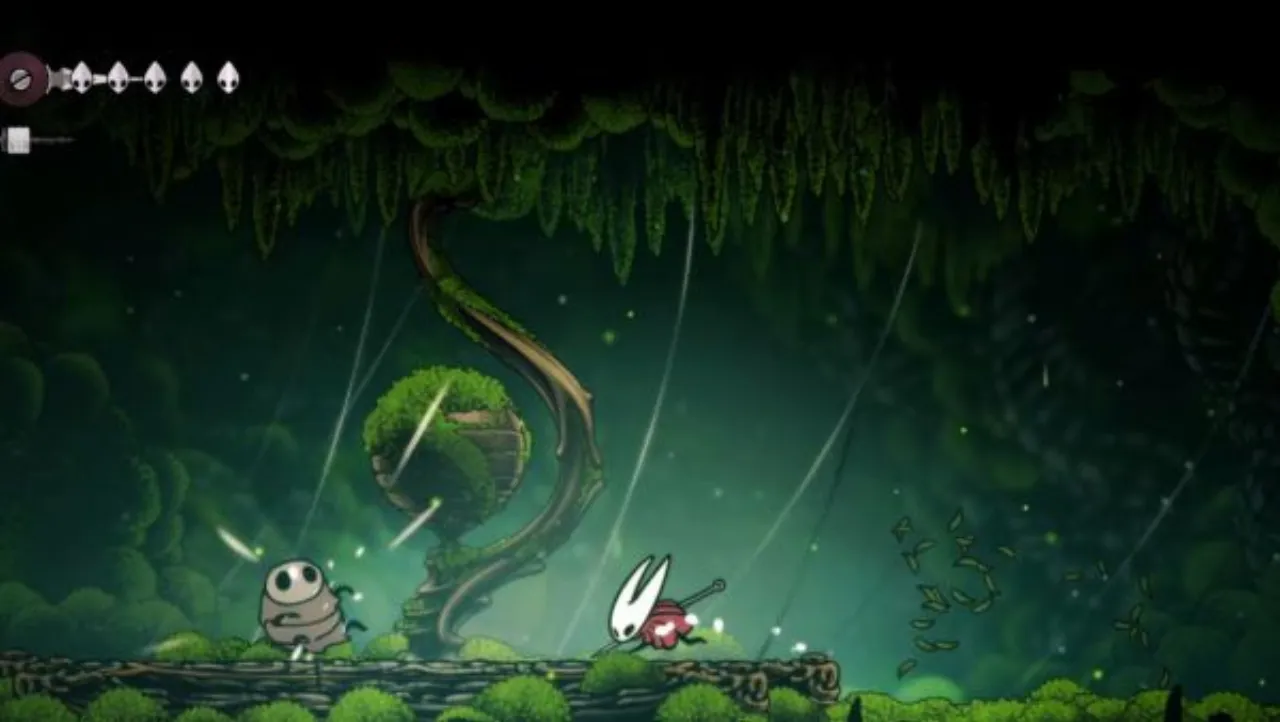This screenshot has height=722, width=1280.
Task: Click the middle health mask icon
Action: tap(153, 77)
